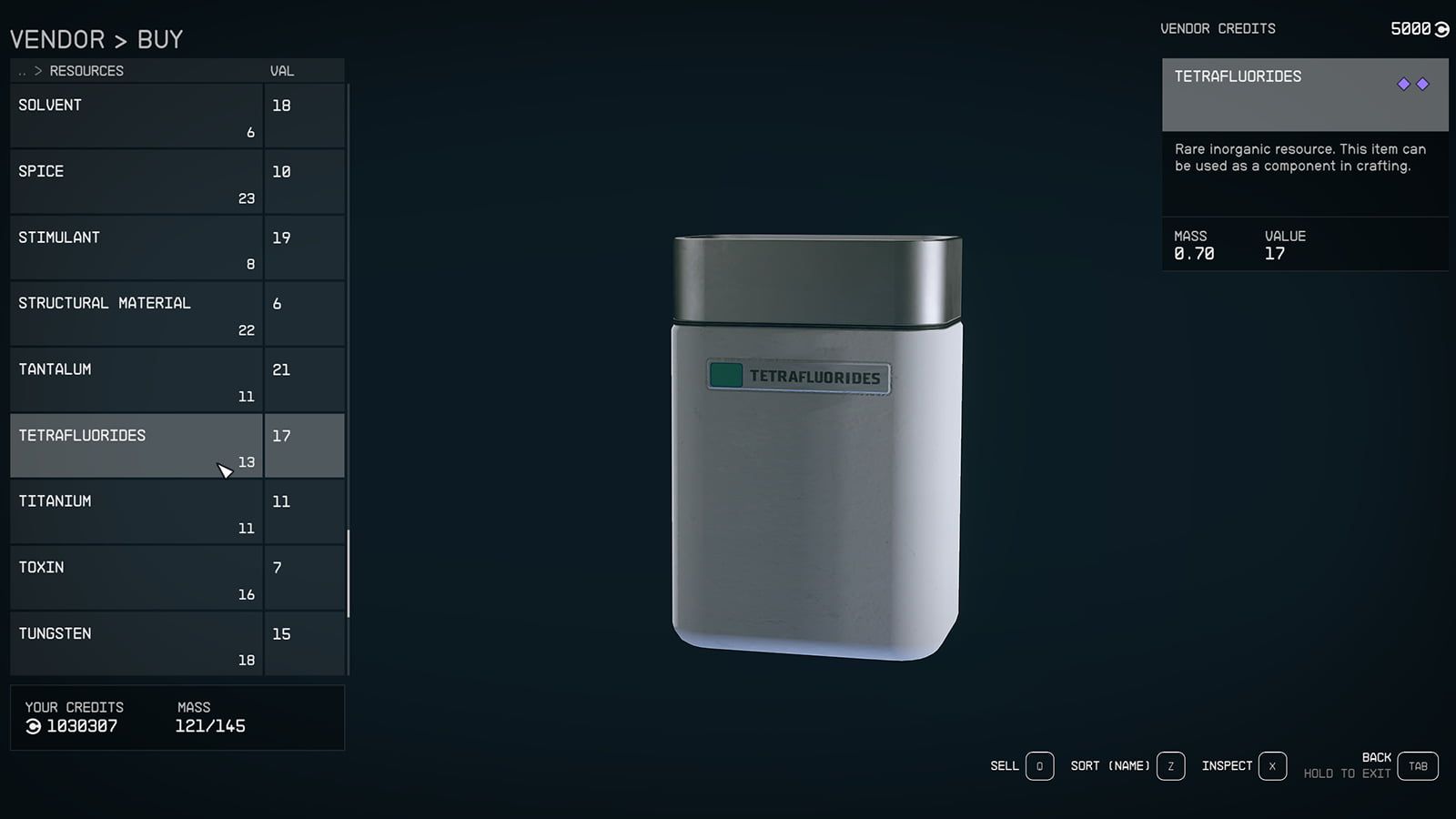Pick the Structural Material row
The image size is (1456, 819).
pyautogui.click(x=136, y=314)
